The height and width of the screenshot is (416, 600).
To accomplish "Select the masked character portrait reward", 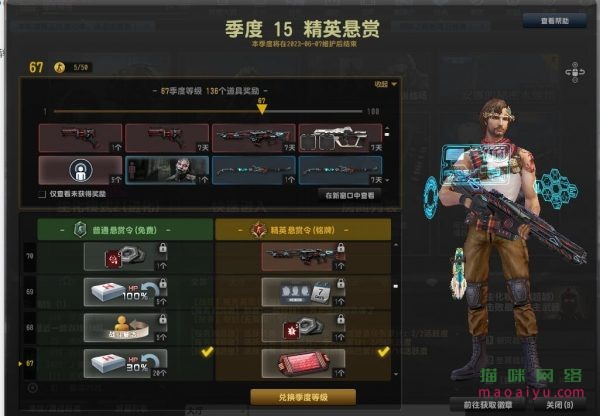I will pos(167,169).
